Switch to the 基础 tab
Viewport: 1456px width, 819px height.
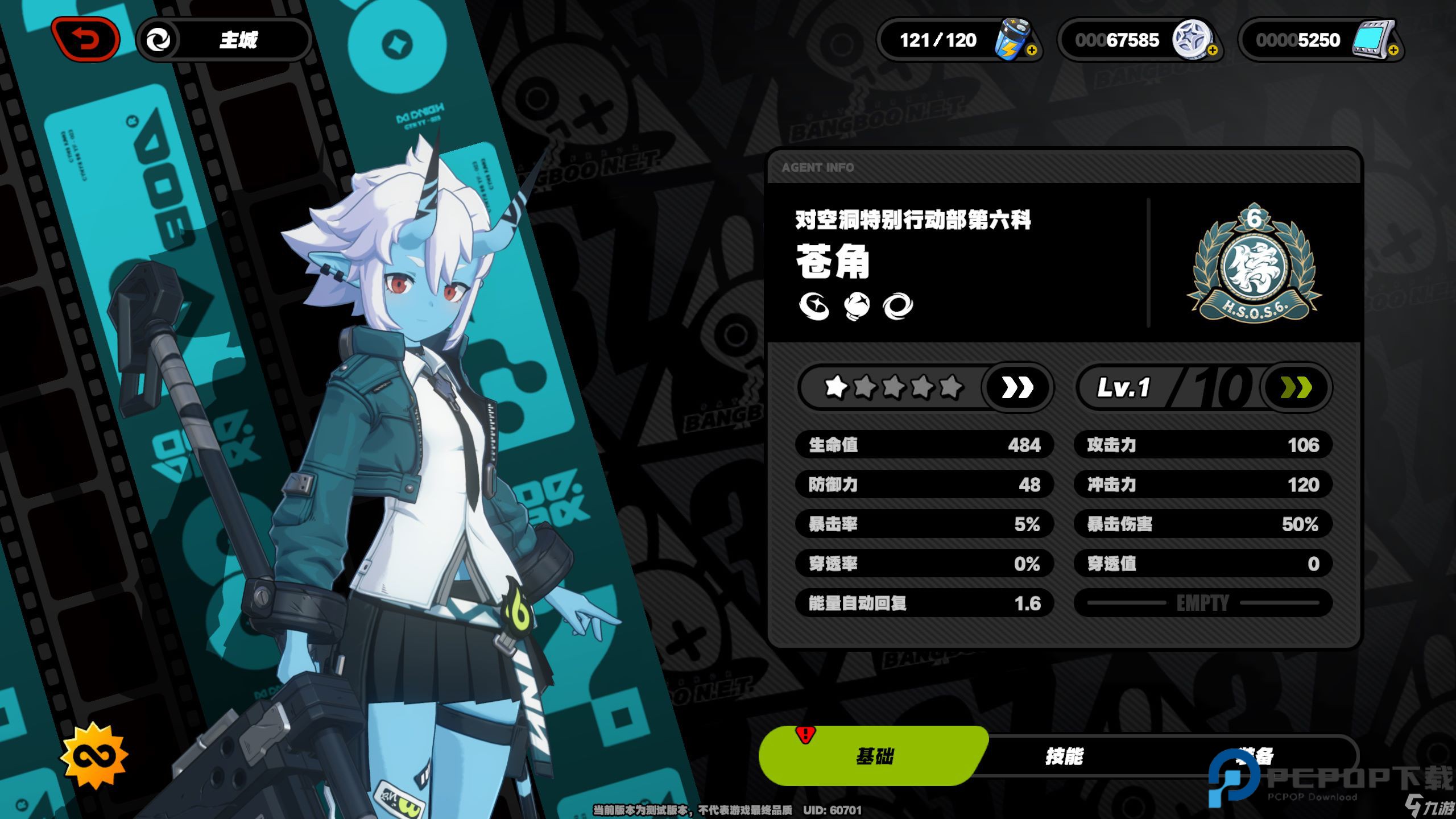point(874,756)
